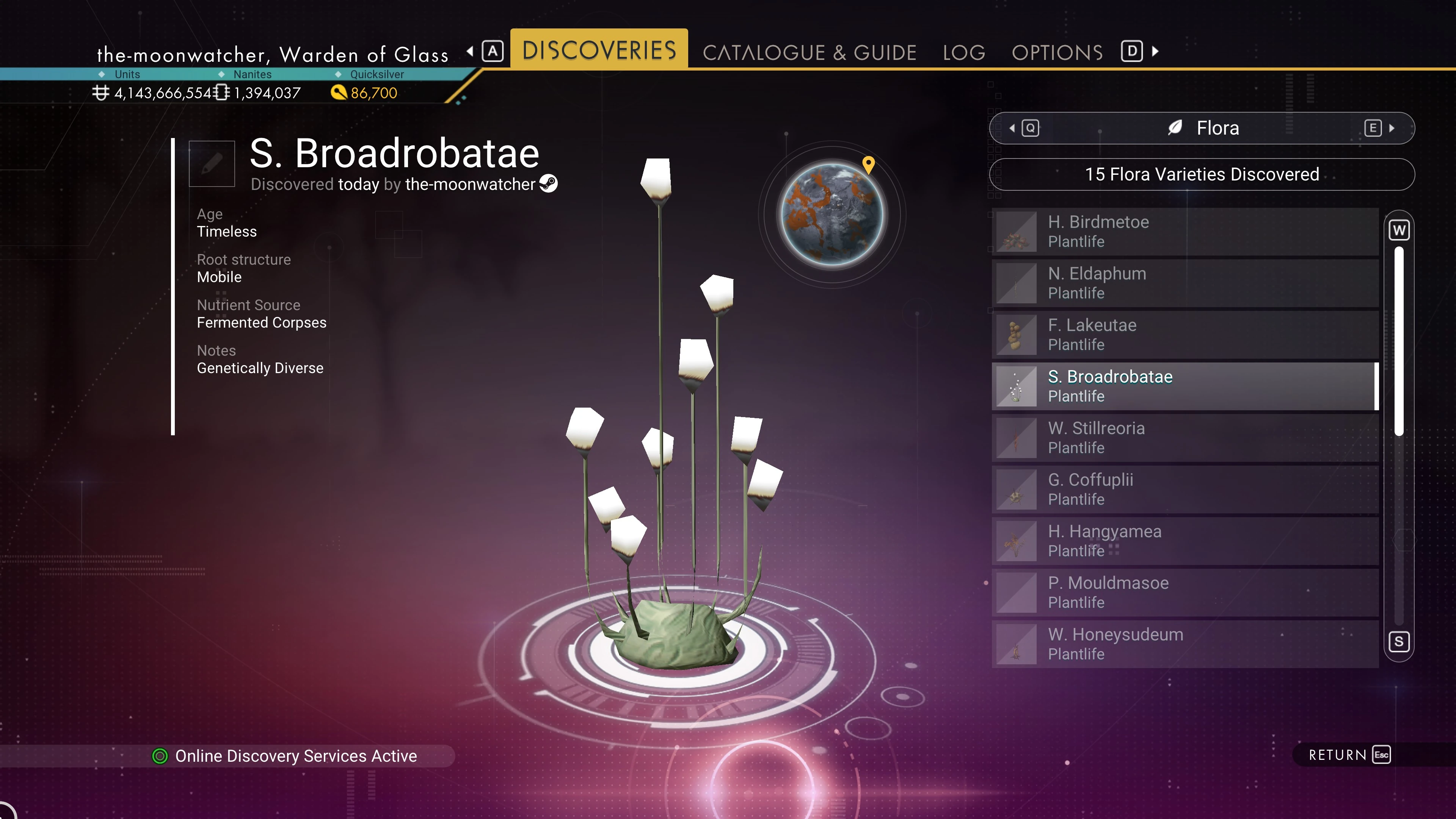Pick G. Coffuplii from the list
Viewport: 1456px width, 819px height.
click(1185, 490)
